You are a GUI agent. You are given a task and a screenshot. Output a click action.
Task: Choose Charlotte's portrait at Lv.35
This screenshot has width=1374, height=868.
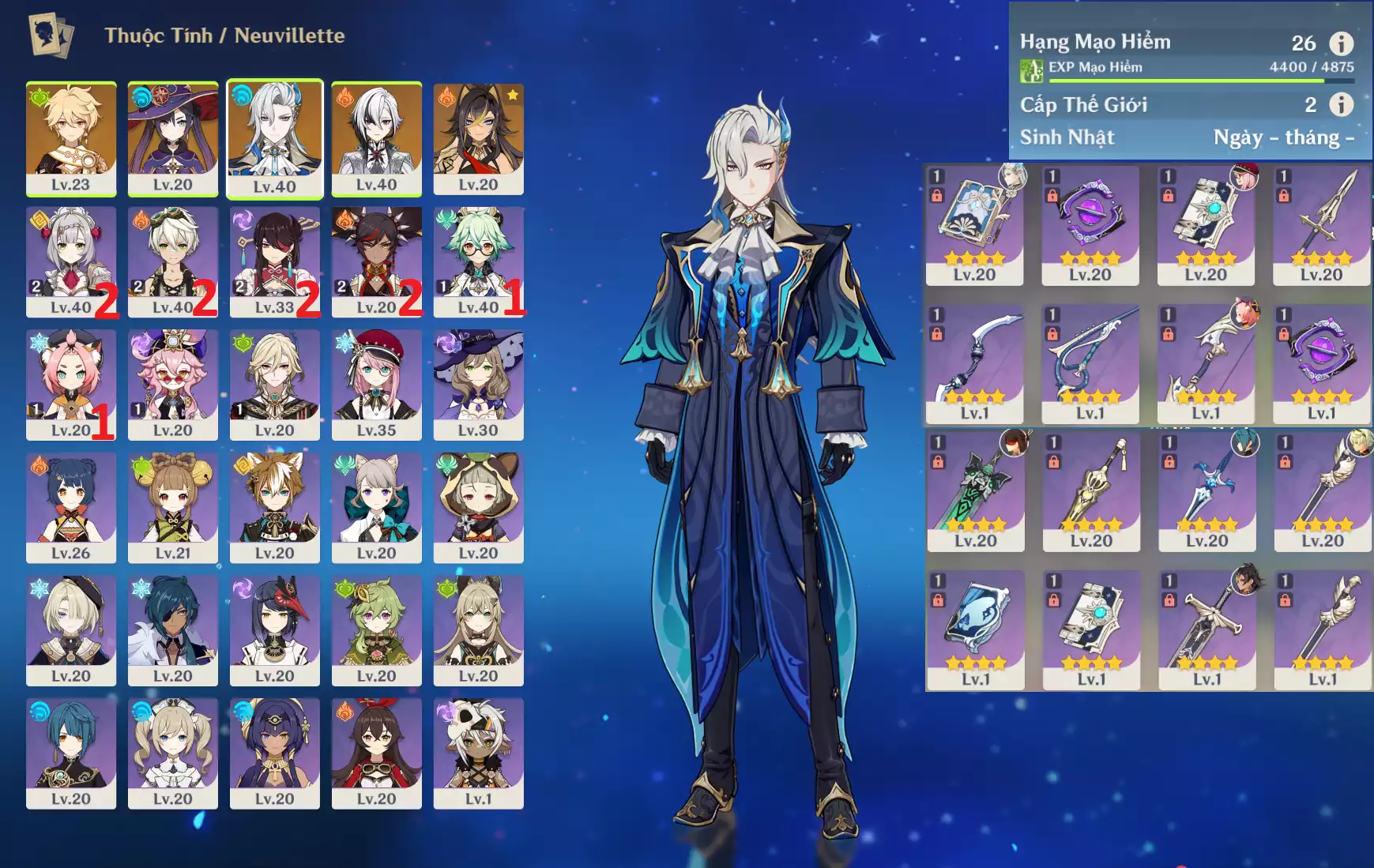point(377,384)
